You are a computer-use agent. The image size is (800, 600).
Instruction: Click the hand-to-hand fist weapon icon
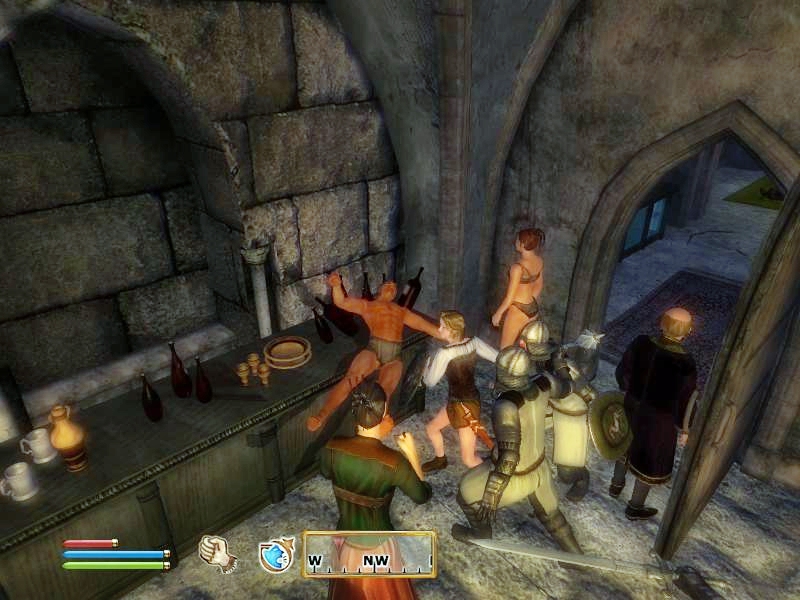[217, 553]
